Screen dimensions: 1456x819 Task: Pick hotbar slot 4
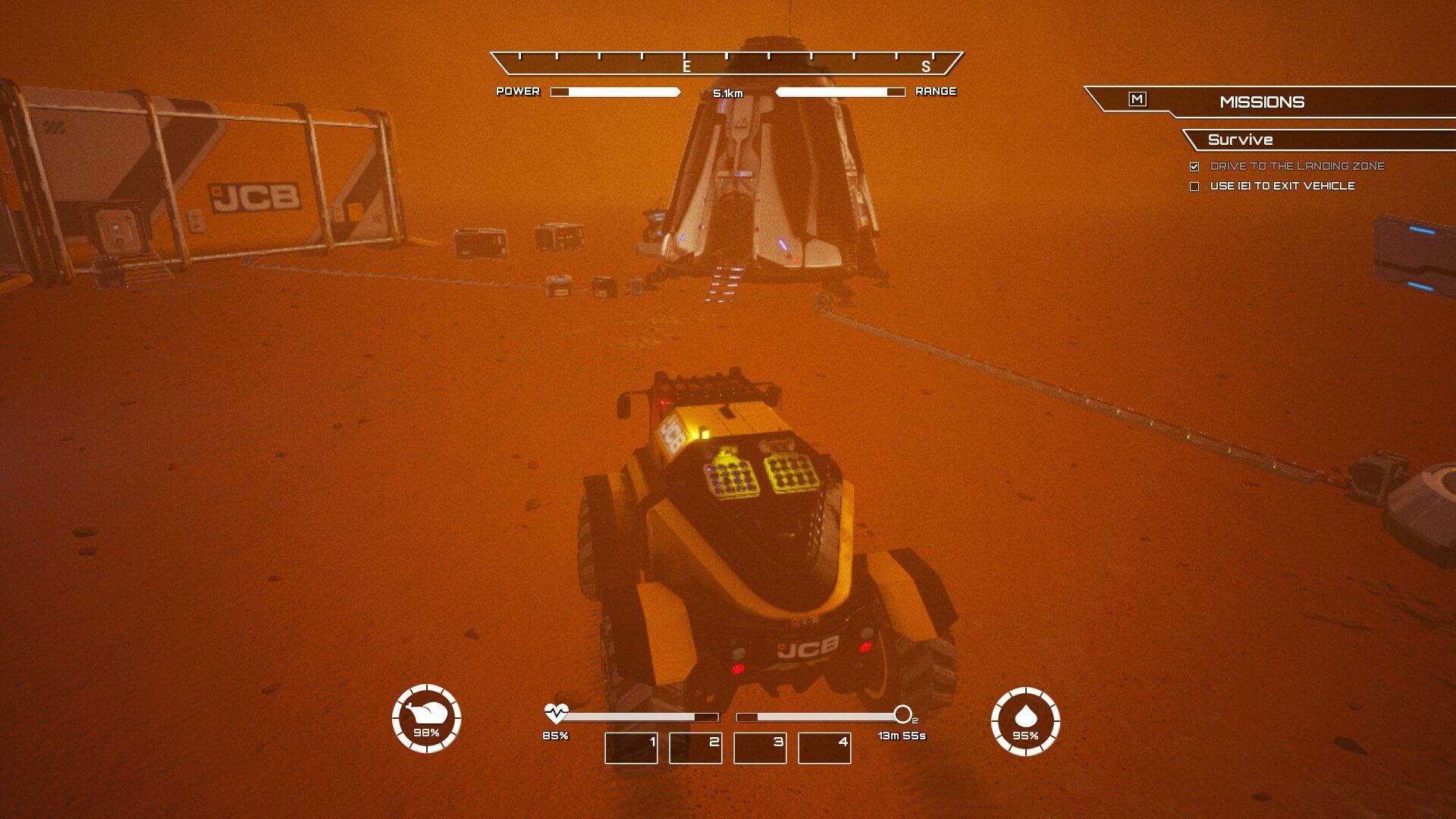point(824,748)
